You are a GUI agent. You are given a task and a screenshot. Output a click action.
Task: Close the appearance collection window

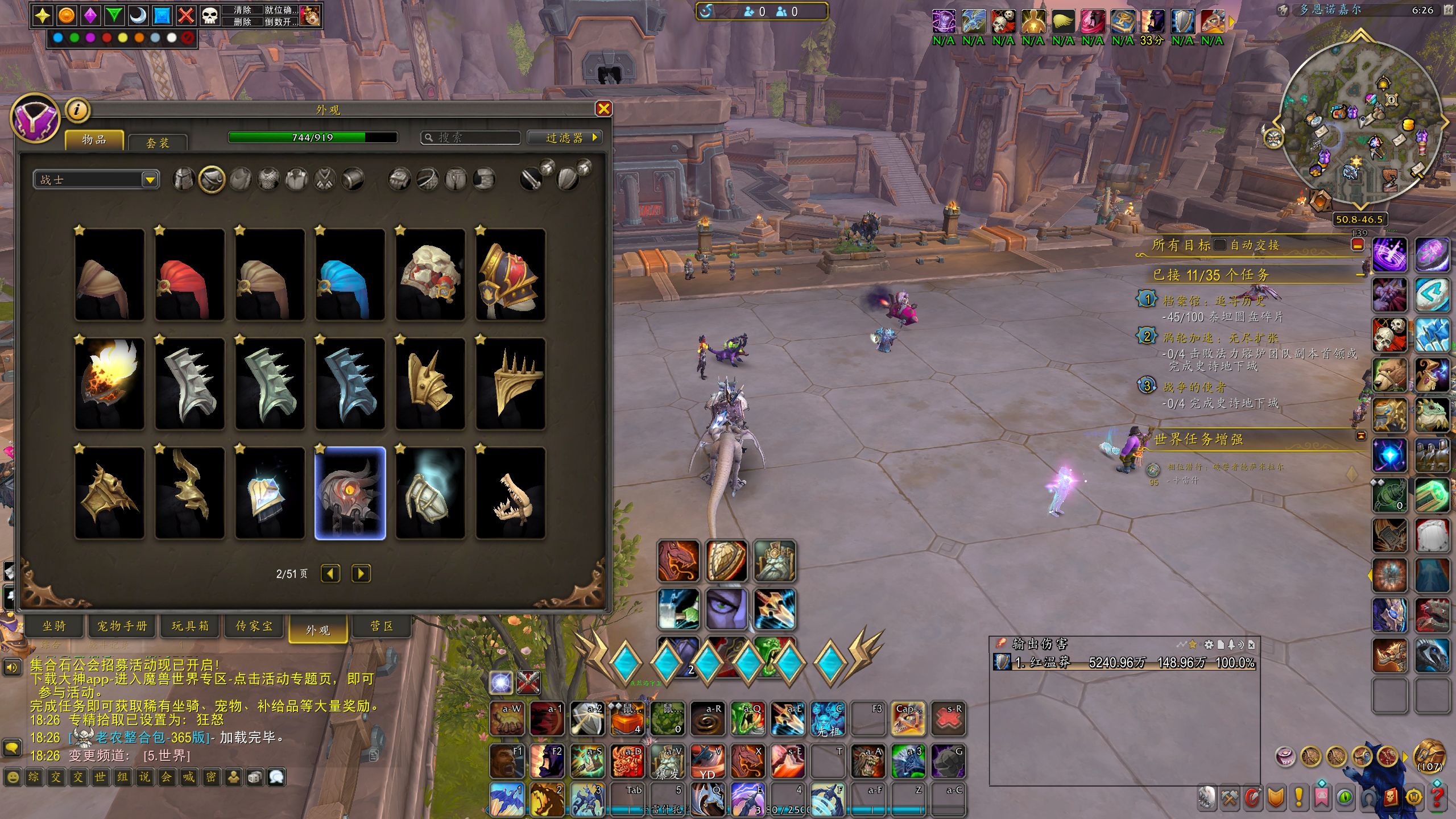point(603,109)
